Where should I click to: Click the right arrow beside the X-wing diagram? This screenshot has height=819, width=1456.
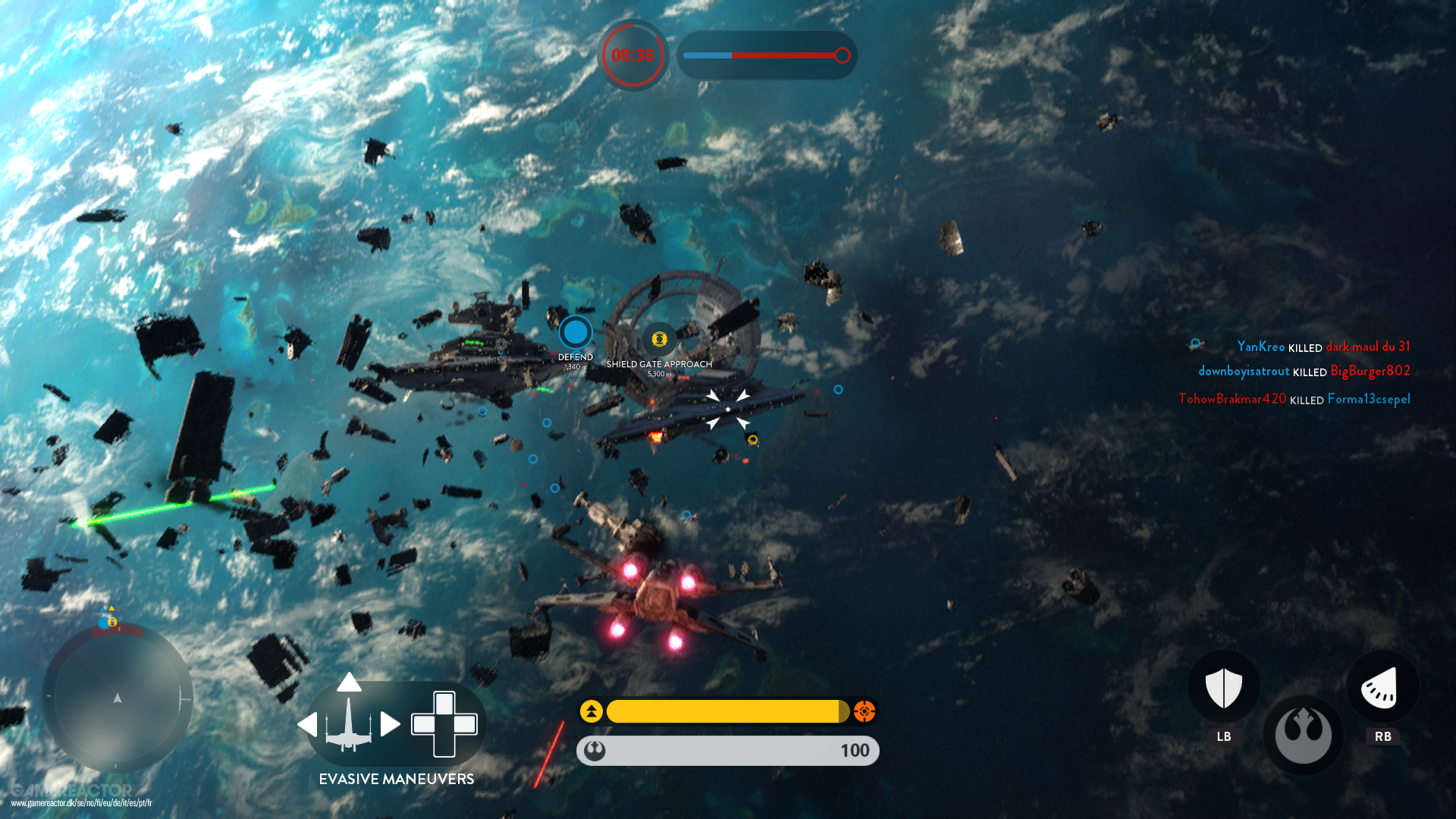391,724
